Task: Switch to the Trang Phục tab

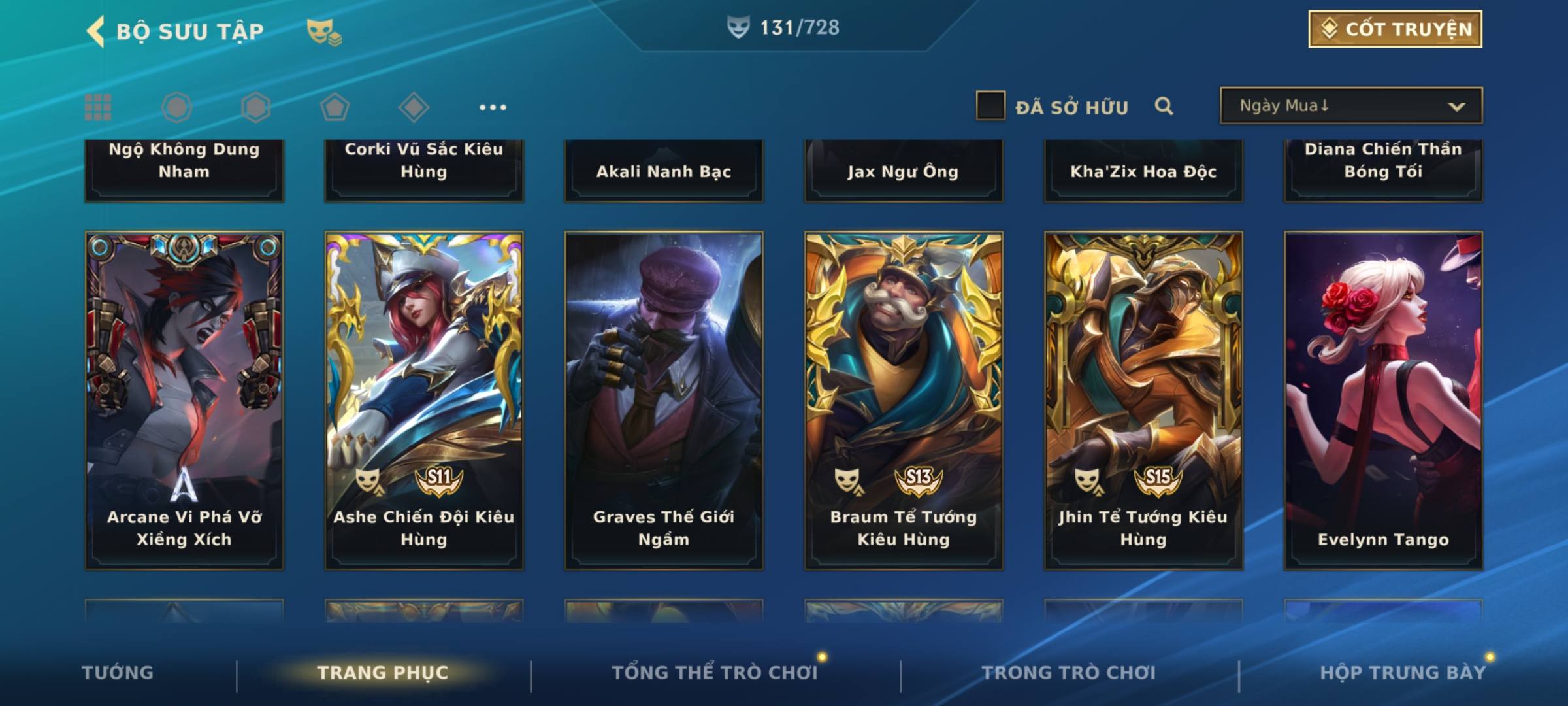Action: click(383, 673)
